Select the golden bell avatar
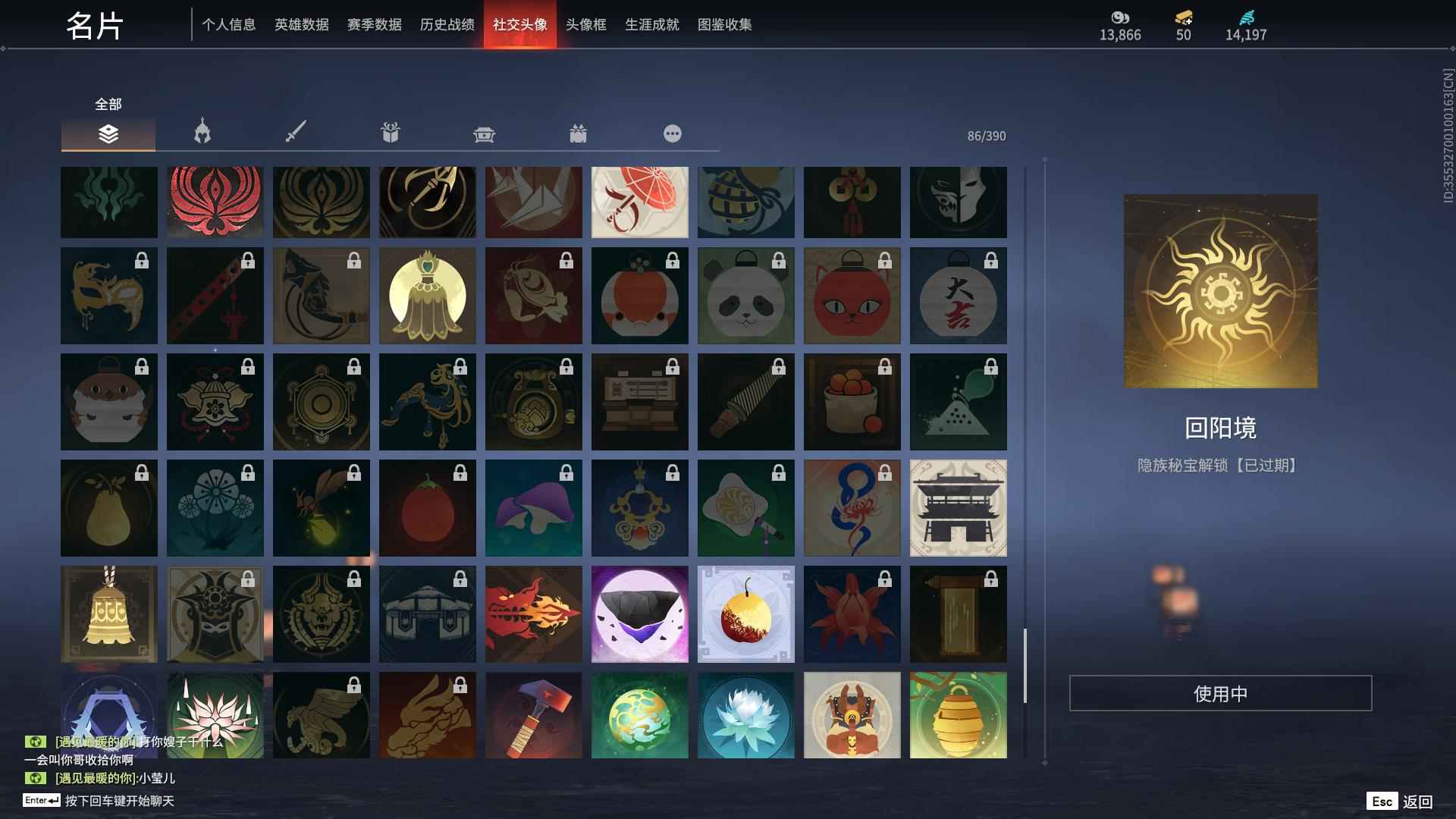Viewport: 1456px width, 819px height. point(108,613)
